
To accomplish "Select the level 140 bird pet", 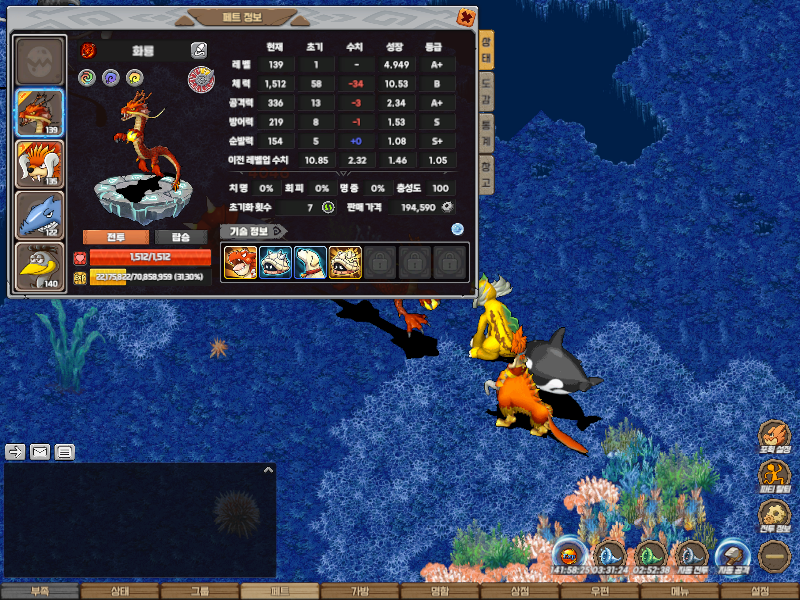I will coord(40,266).
